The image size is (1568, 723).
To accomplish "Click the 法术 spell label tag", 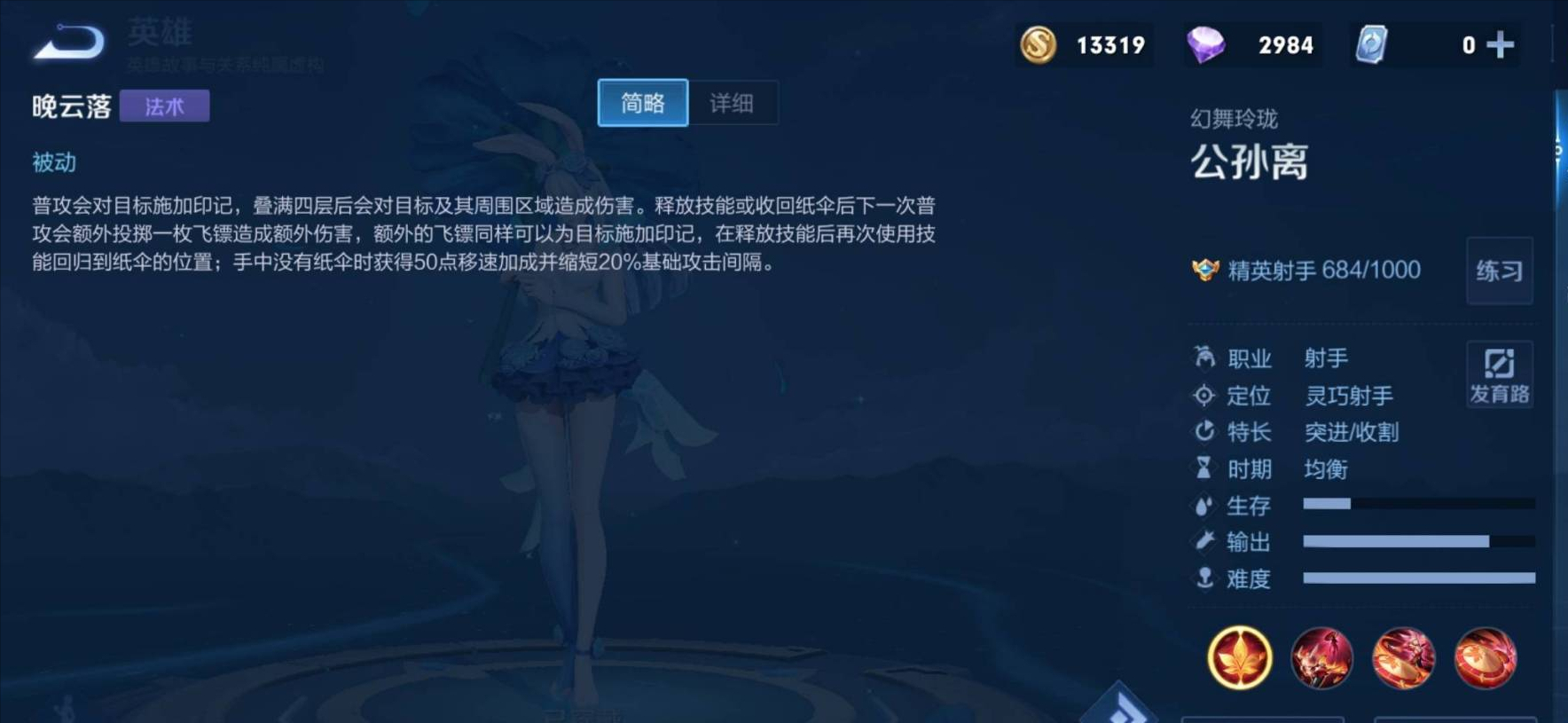I will (x=165, y=106).
